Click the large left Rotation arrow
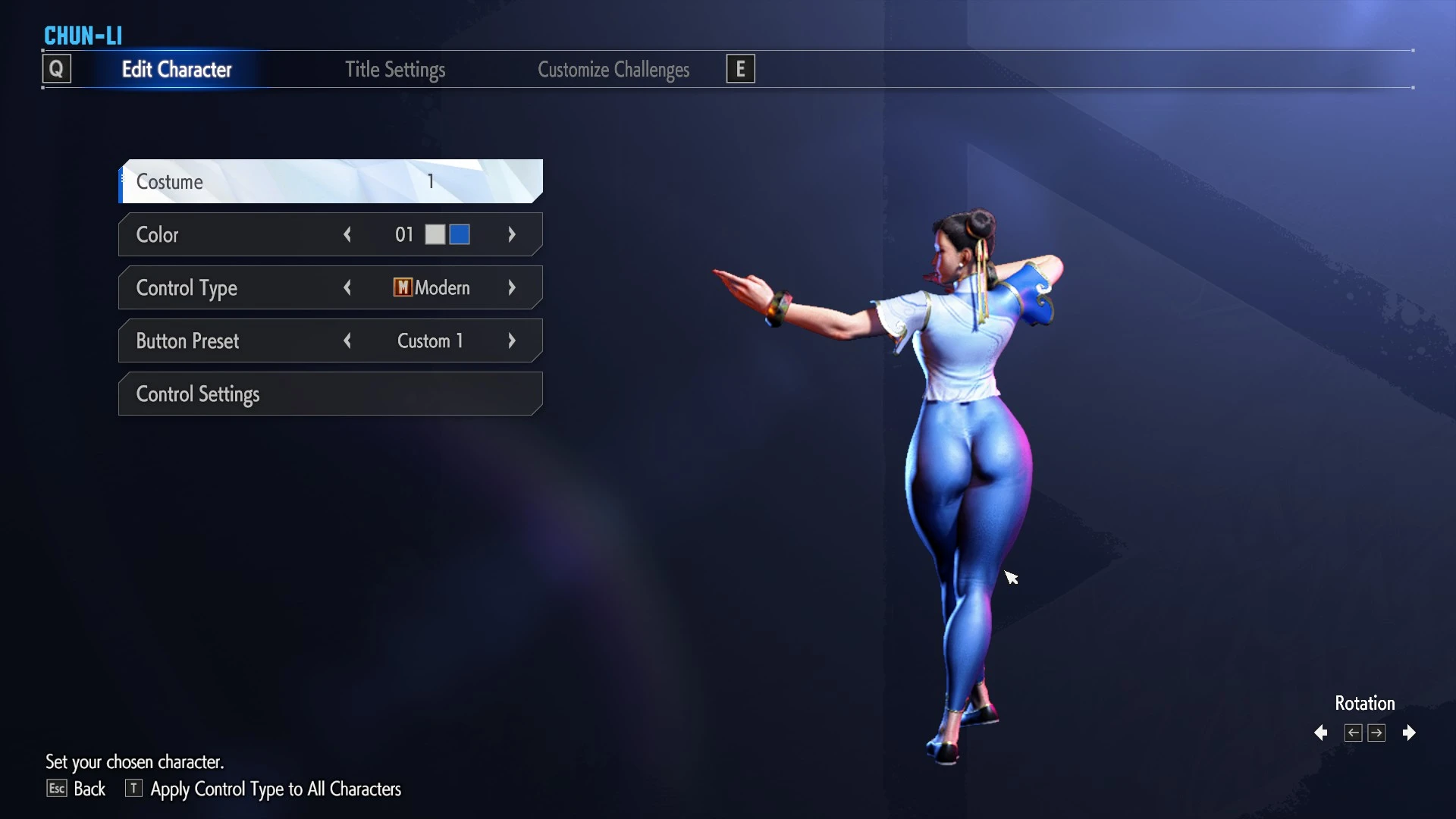The height and width of the screenshot is (819, 1456). [1320, 733]
